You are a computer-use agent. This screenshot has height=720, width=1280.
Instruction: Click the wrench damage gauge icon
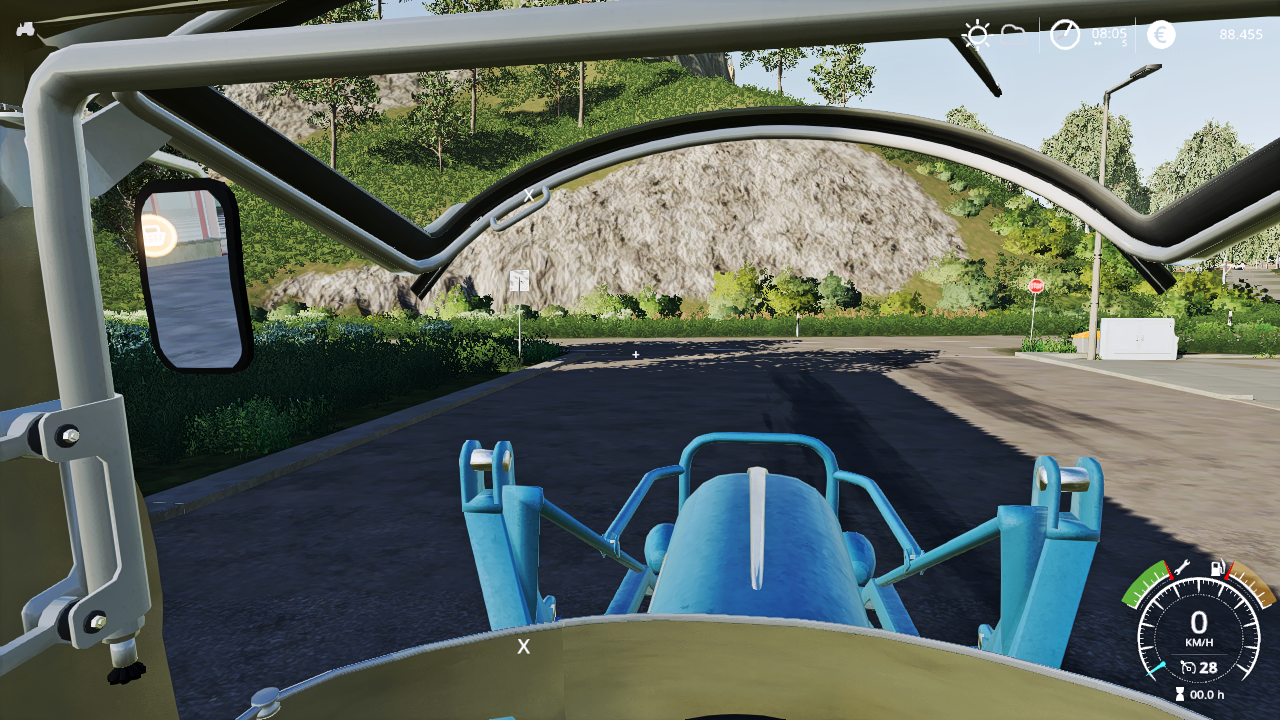pos(1181,568)
